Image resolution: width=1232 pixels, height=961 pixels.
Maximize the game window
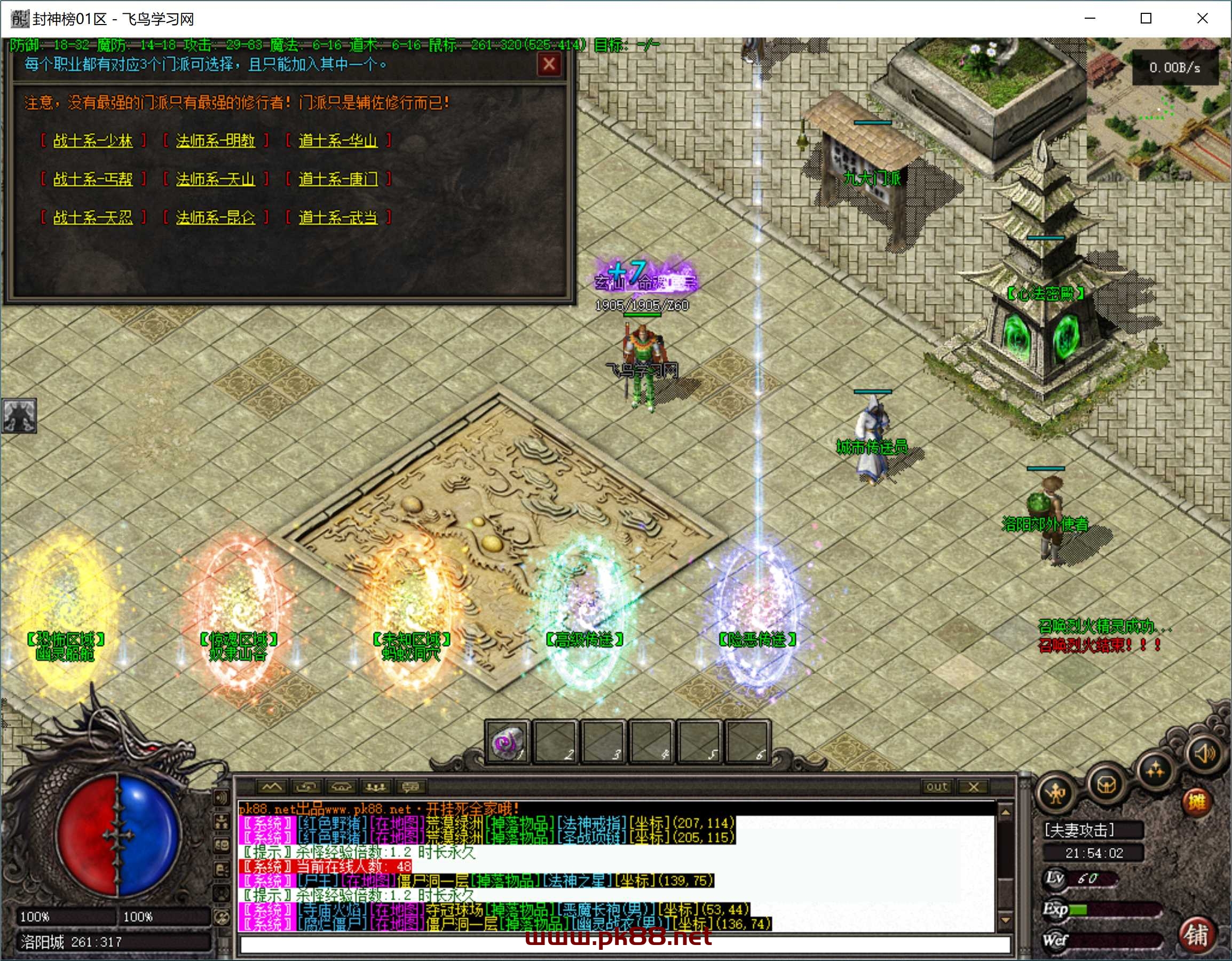(x=1146, y=19)
